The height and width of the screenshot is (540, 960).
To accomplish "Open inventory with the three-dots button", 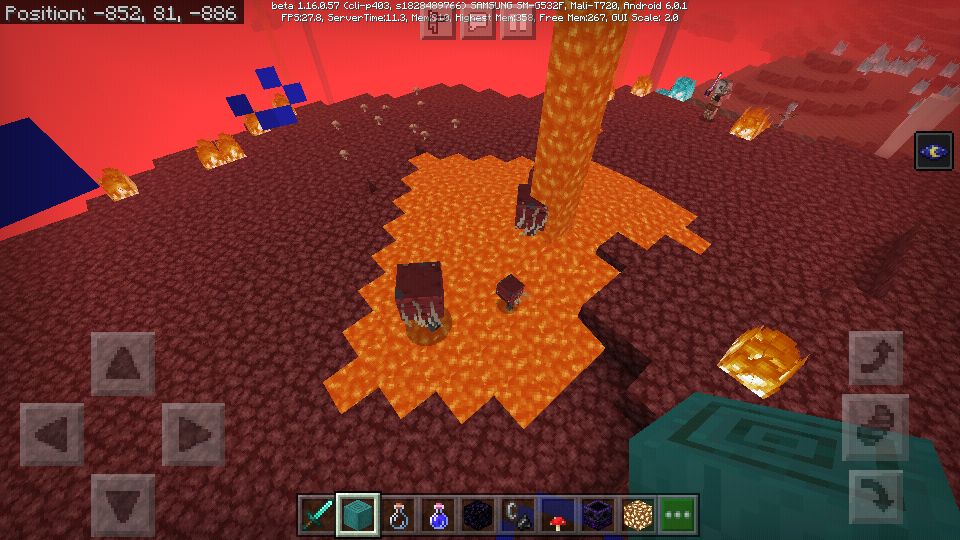I will (678, 515).
